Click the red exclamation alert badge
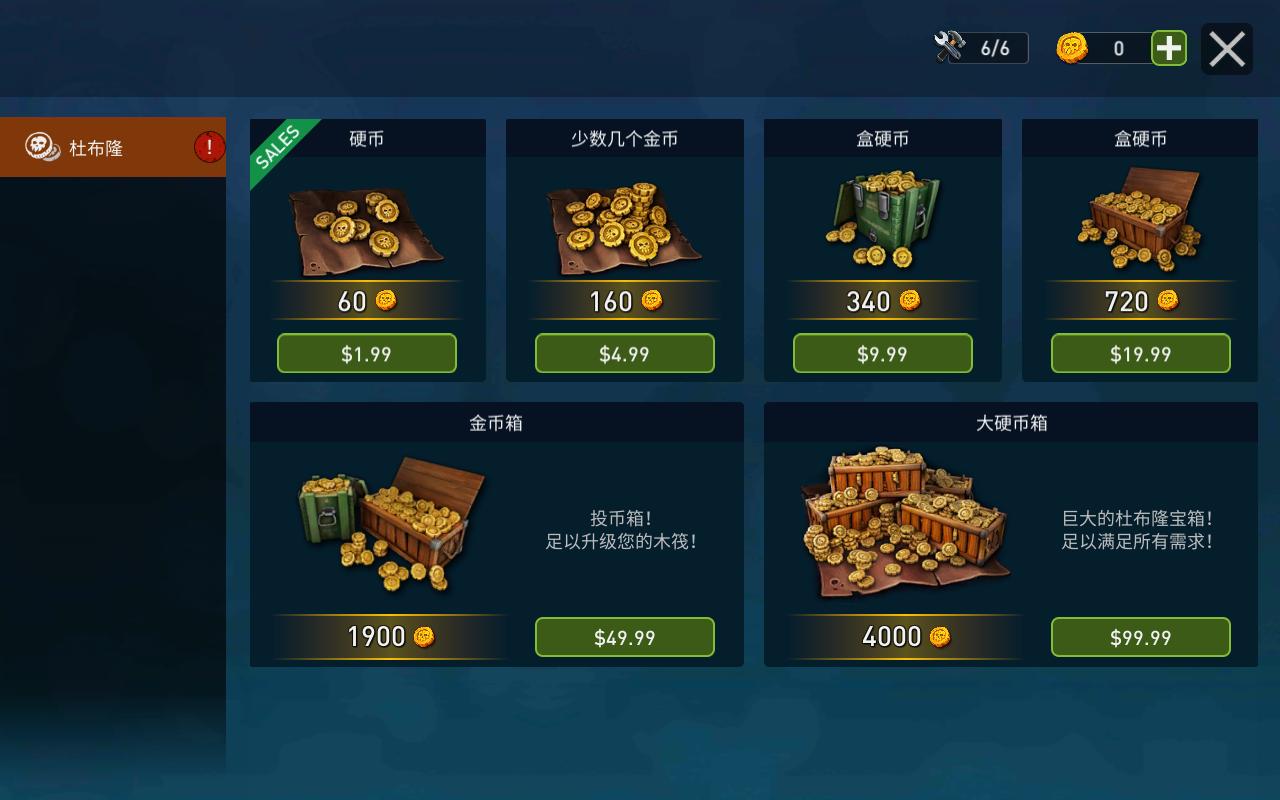Screen dimensions: 1280x800 click(x=209, y=148)
